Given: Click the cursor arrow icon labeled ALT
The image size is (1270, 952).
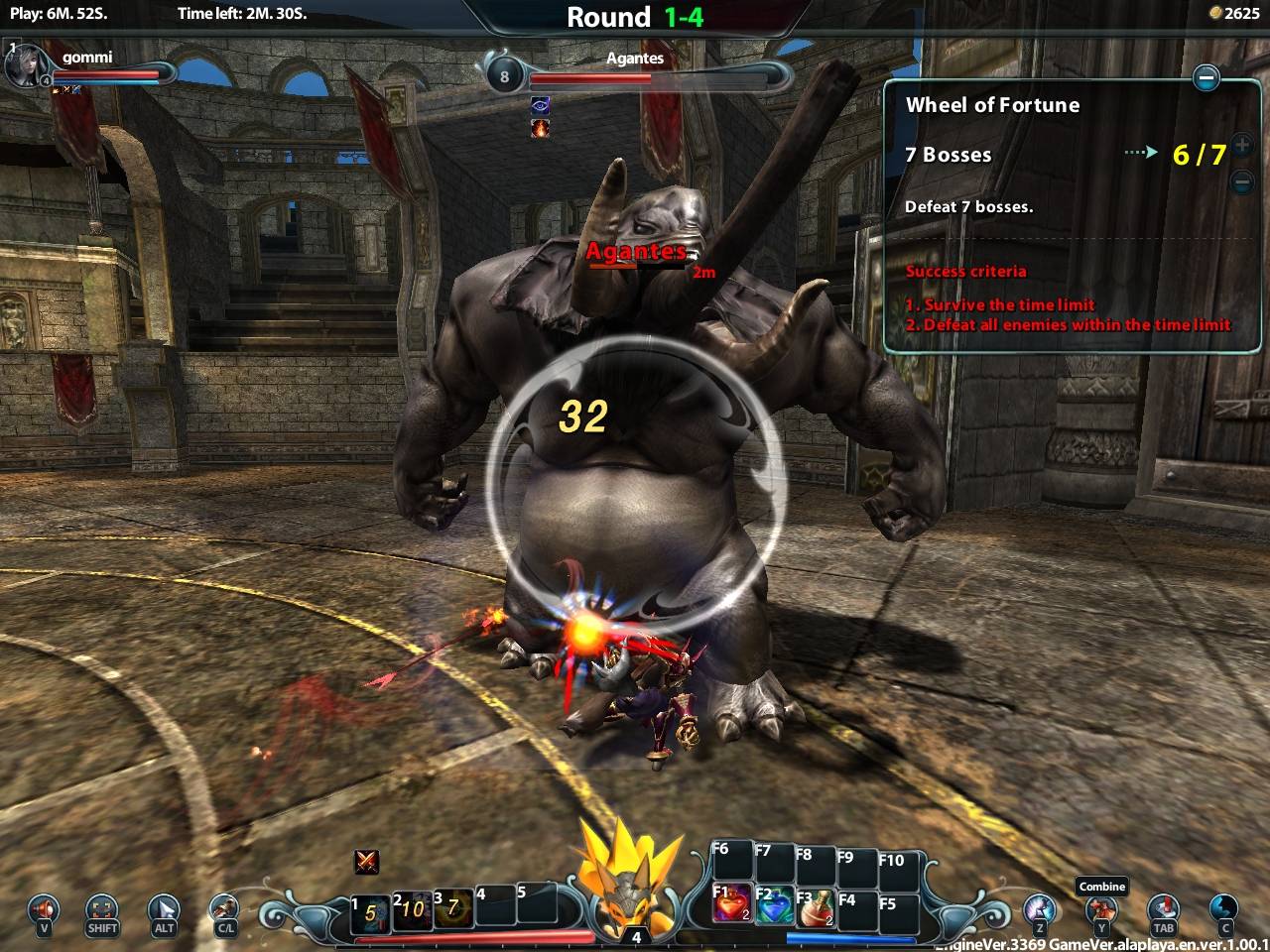Looking at the screenshot, I should coord(164,908).
